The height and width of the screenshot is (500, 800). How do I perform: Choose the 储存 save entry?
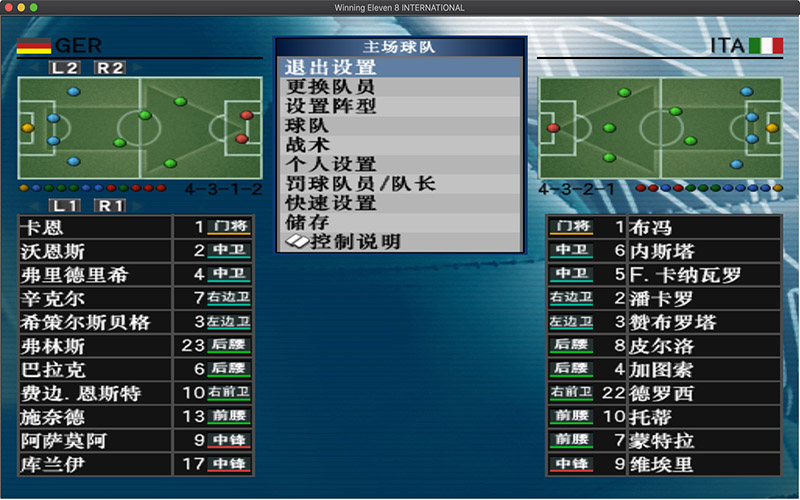coord(400,222)
